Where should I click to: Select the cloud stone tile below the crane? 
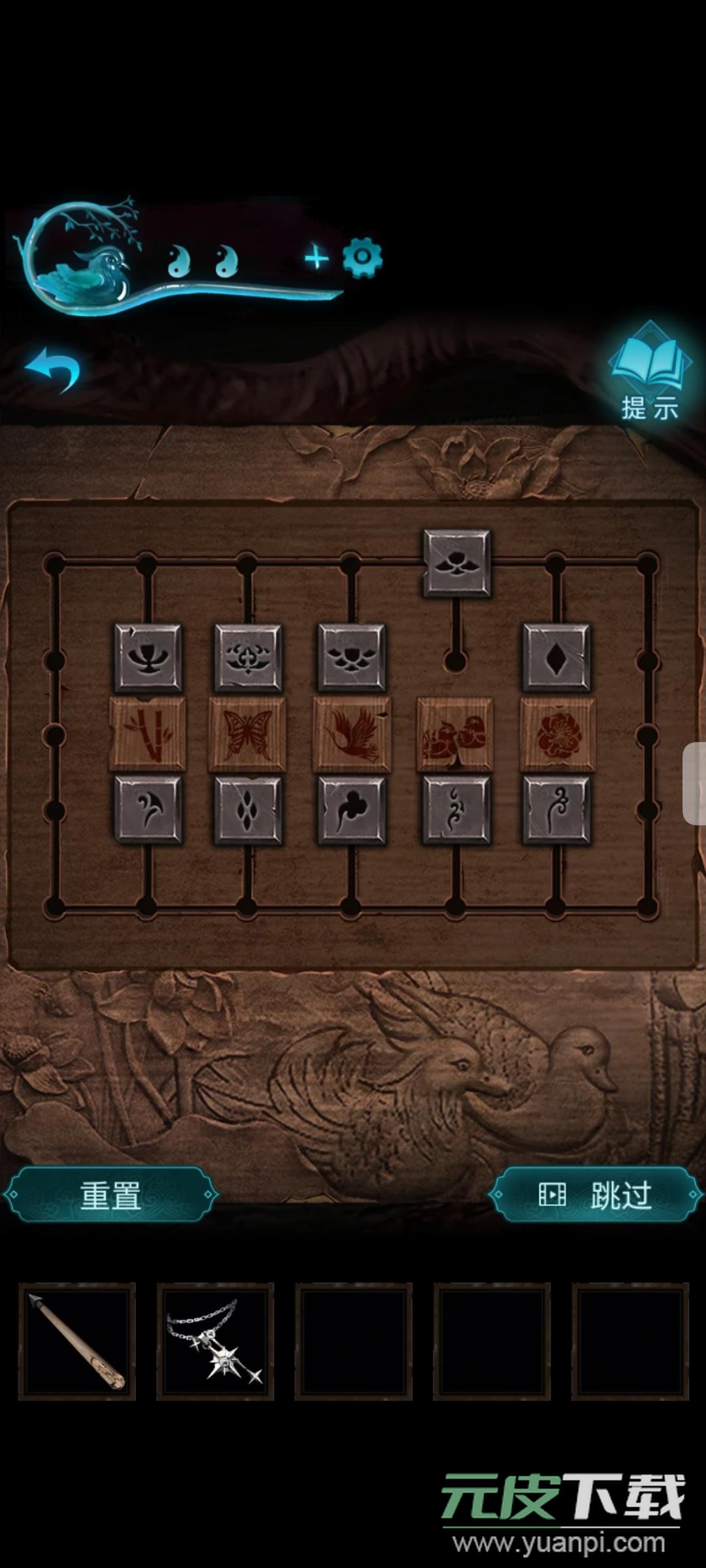click(352, 810)
